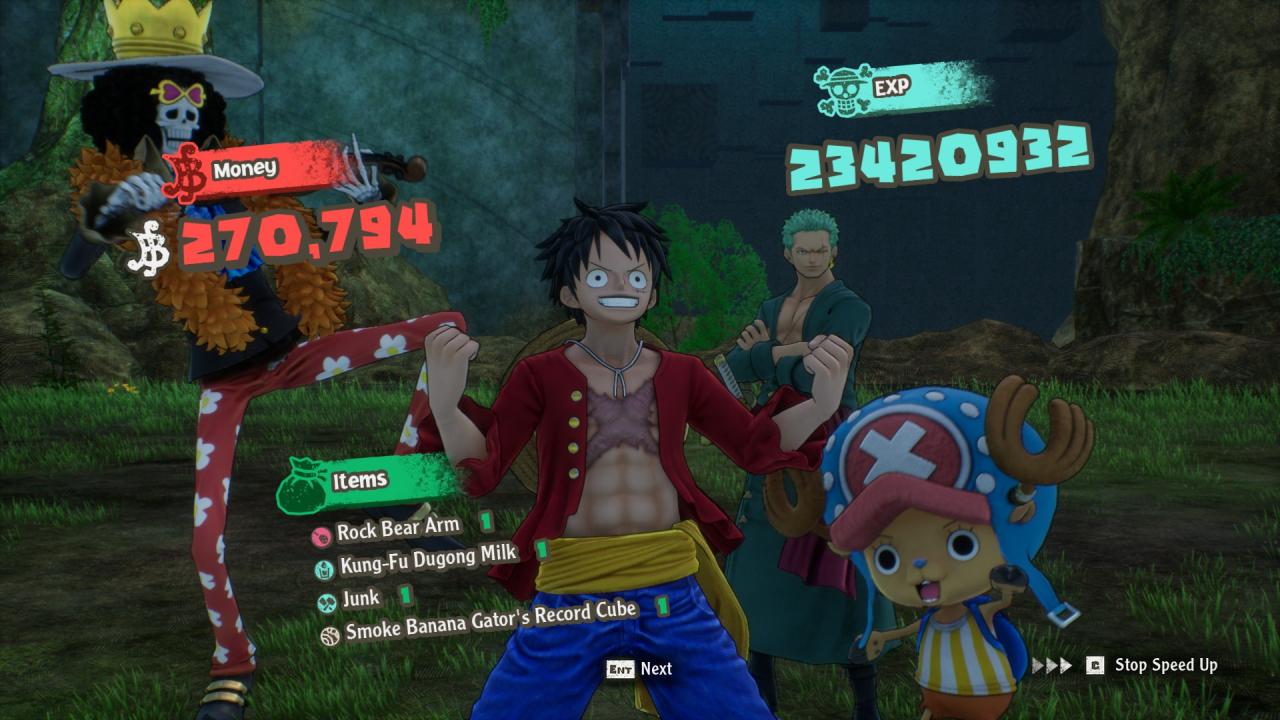Image resolution: width=1280 pixels, height=720 pixels.
Task: Select the Rock Bear Arm item row
Action: [398, 529]
